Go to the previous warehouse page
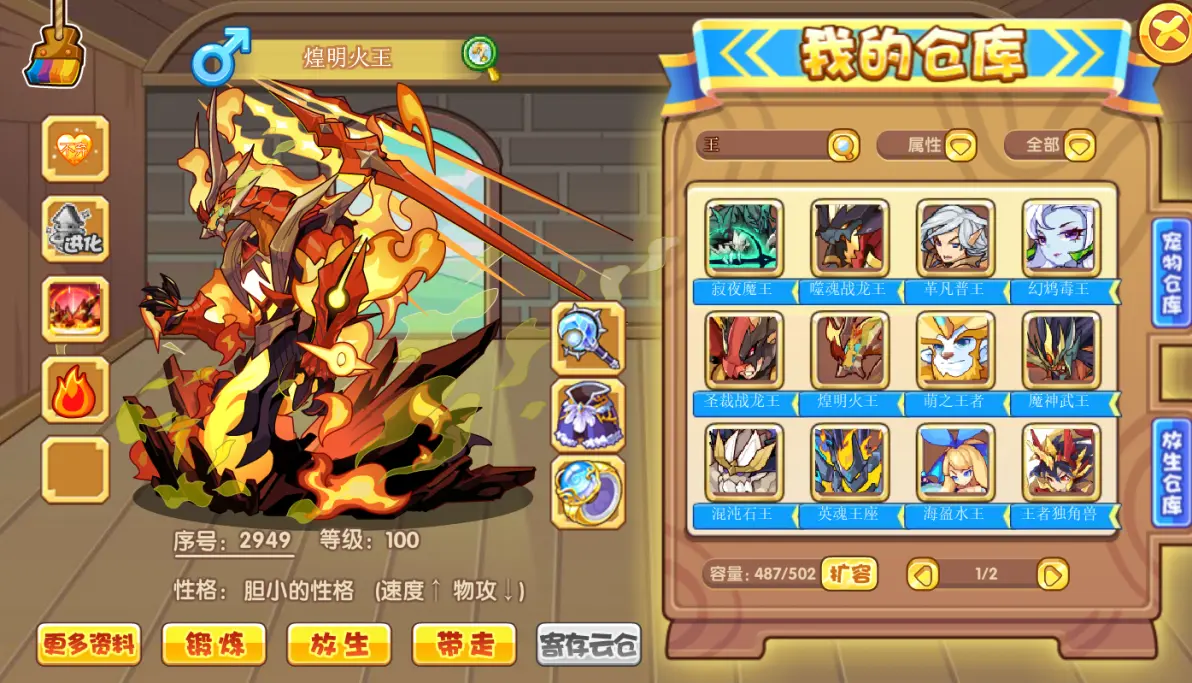Viewport: 1192px width, 683px height. [922, 574]
